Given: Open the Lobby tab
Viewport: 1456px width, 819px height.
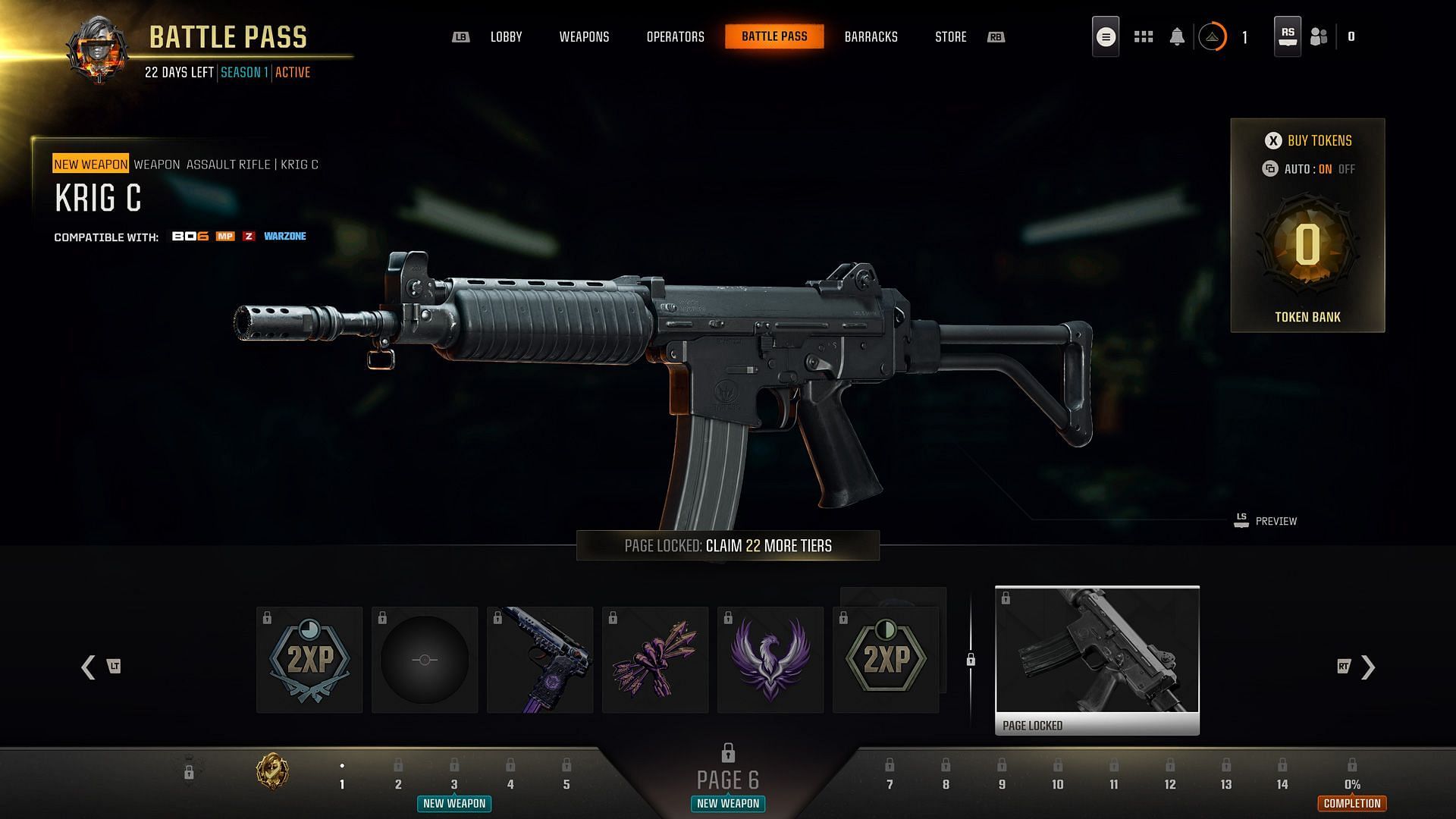Looking at the screenshot, I should [506, 36].
